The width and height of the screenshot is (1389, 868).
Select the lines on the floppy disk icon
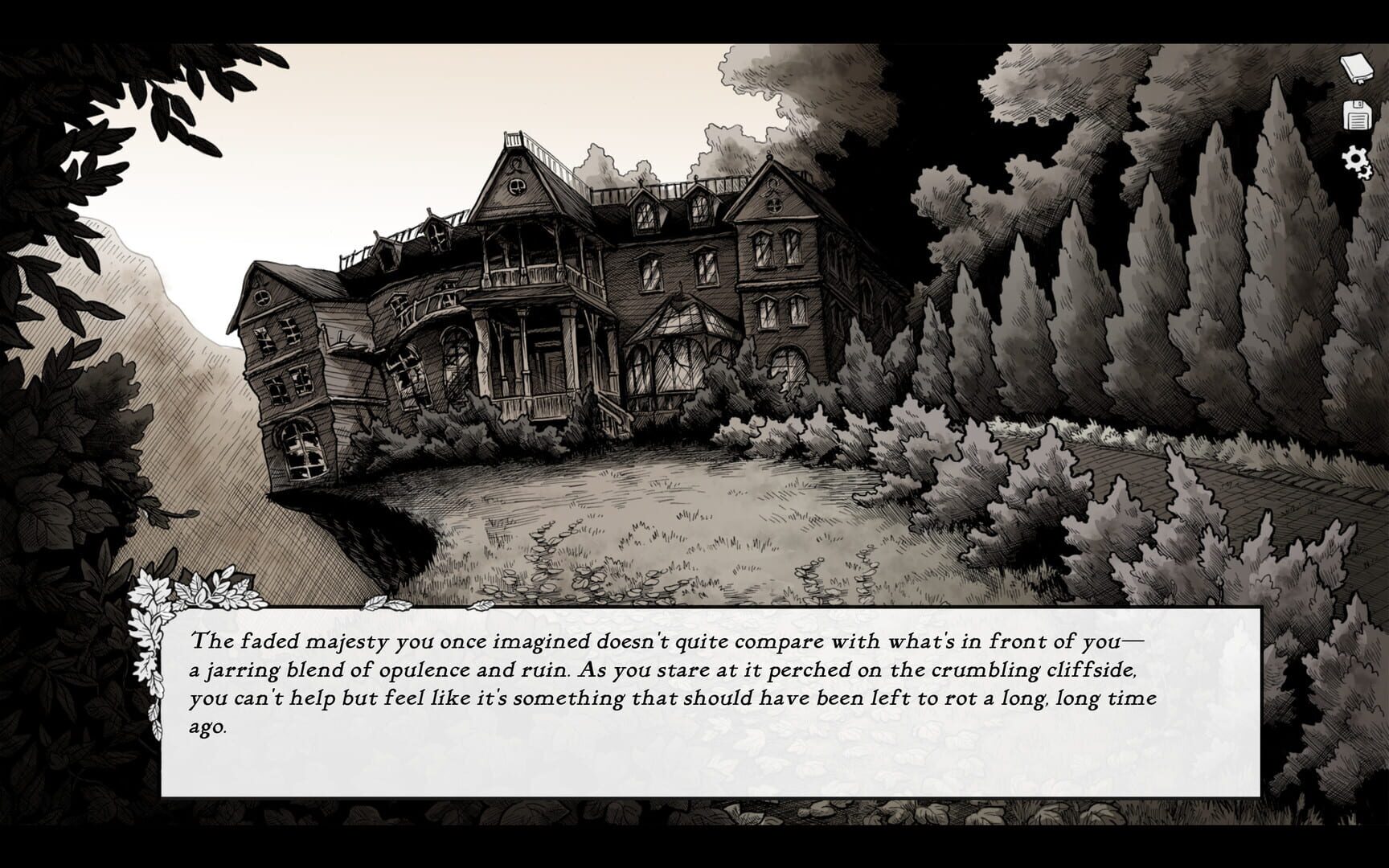point(1358,121)
